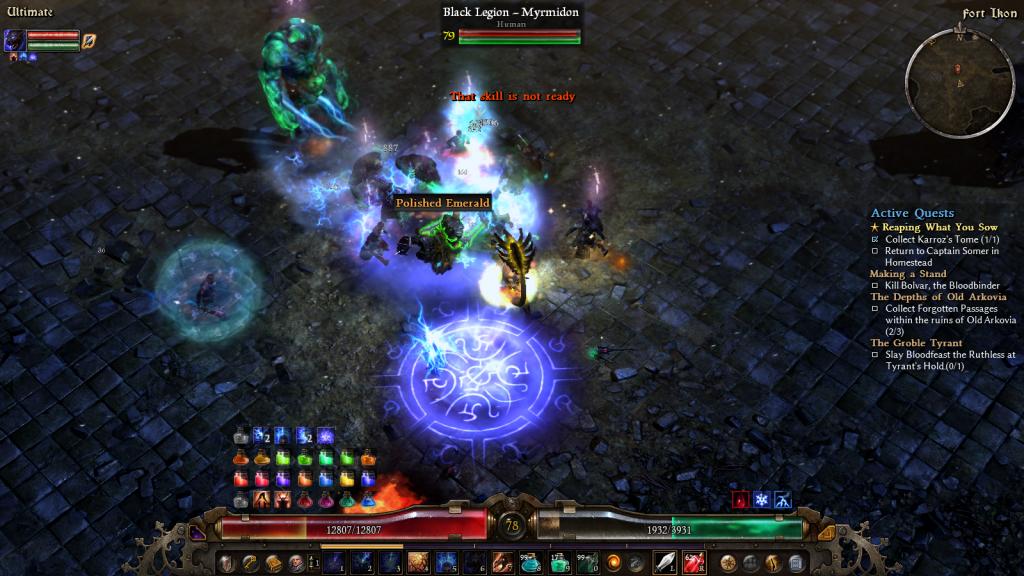Use the red right-mouse skill slot

point(694,563)
